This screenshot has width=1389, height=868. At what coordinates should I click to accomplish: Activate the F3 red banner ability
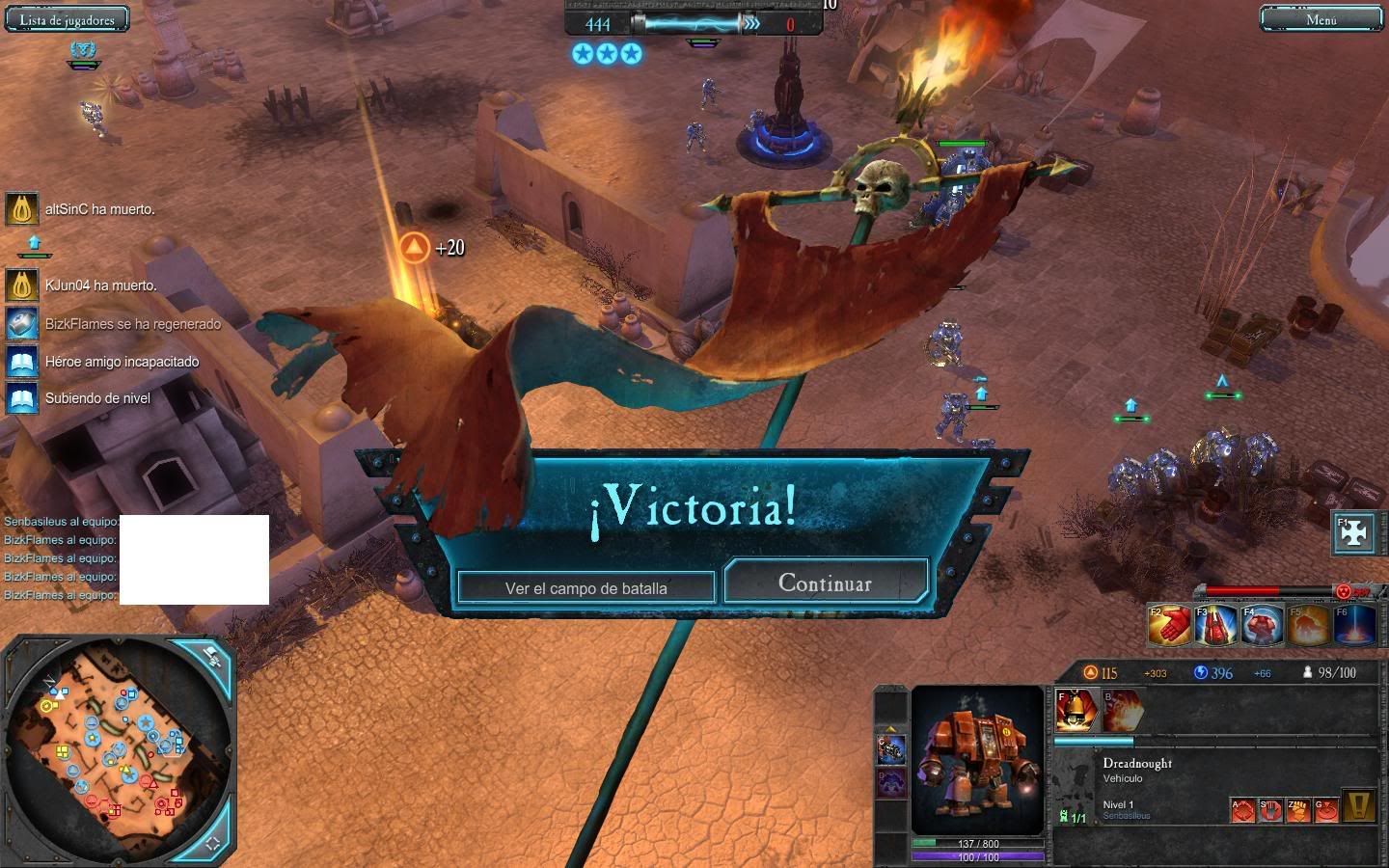pyautogui.click(x=1214, y=624)
